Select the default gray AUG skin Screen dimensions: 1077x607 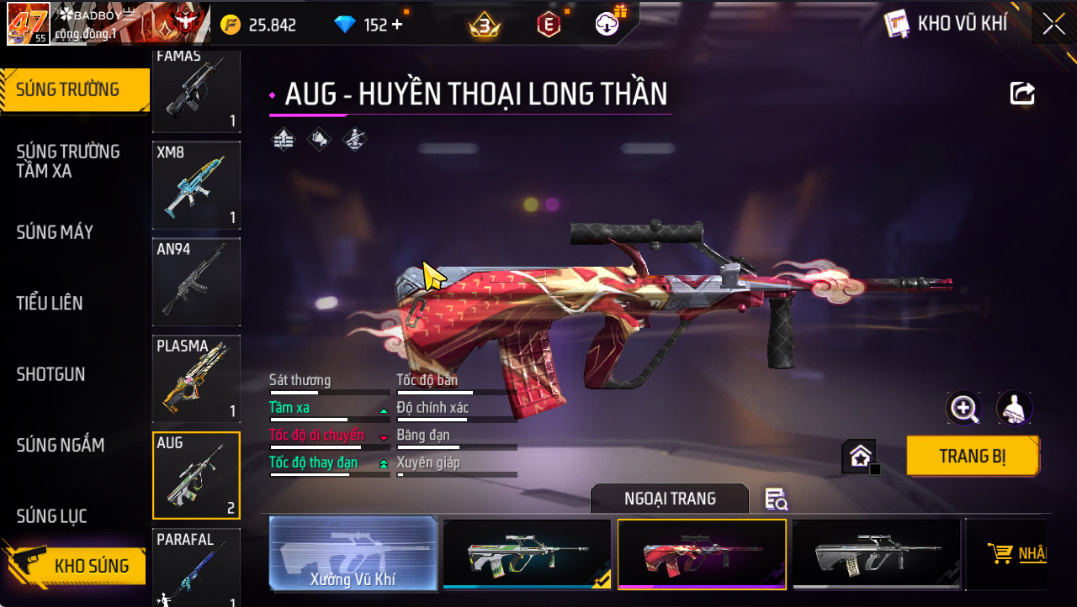tap(876, 553)
